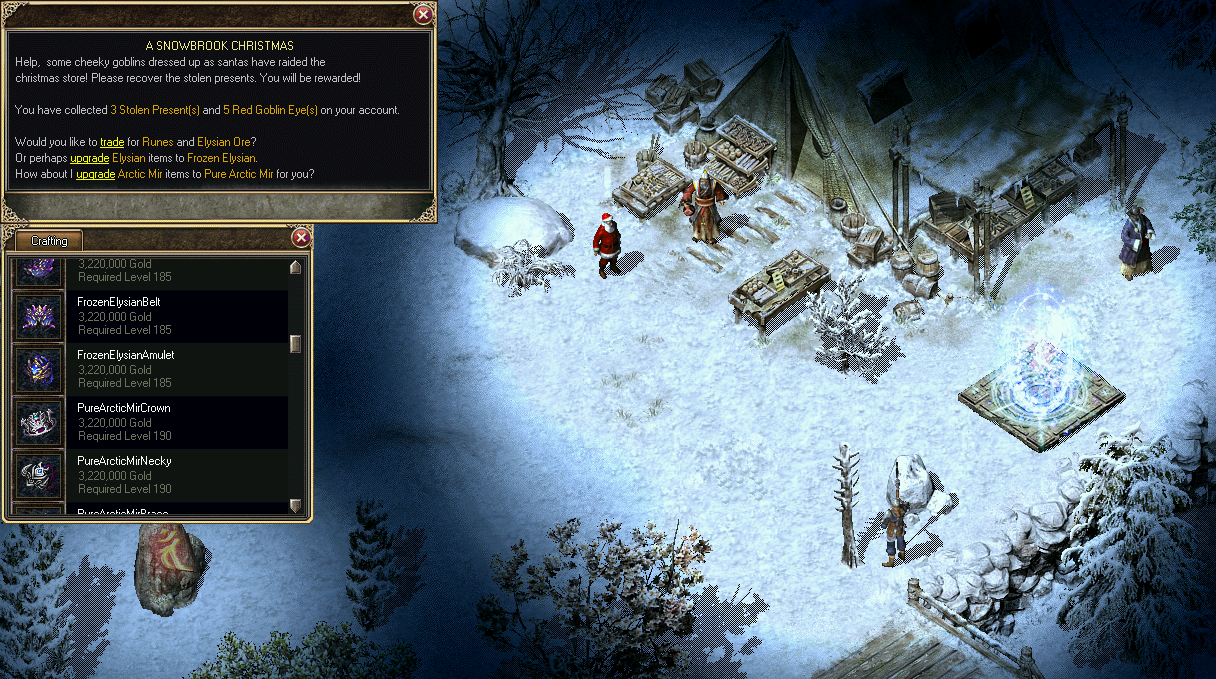1216x679 pixels.
Task: Choose the PureArcticMirCrown recipe row
Action: coord(150,422)
